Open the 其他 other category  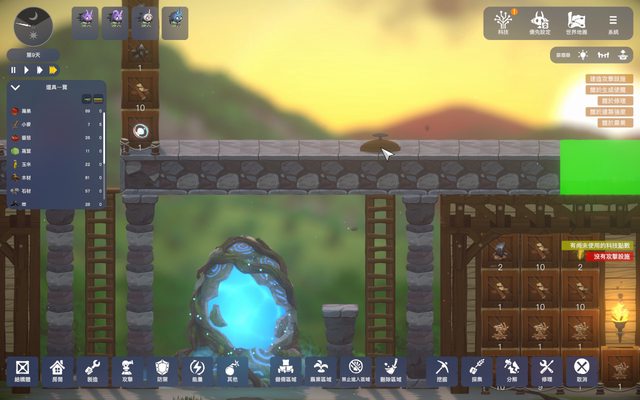232,370
